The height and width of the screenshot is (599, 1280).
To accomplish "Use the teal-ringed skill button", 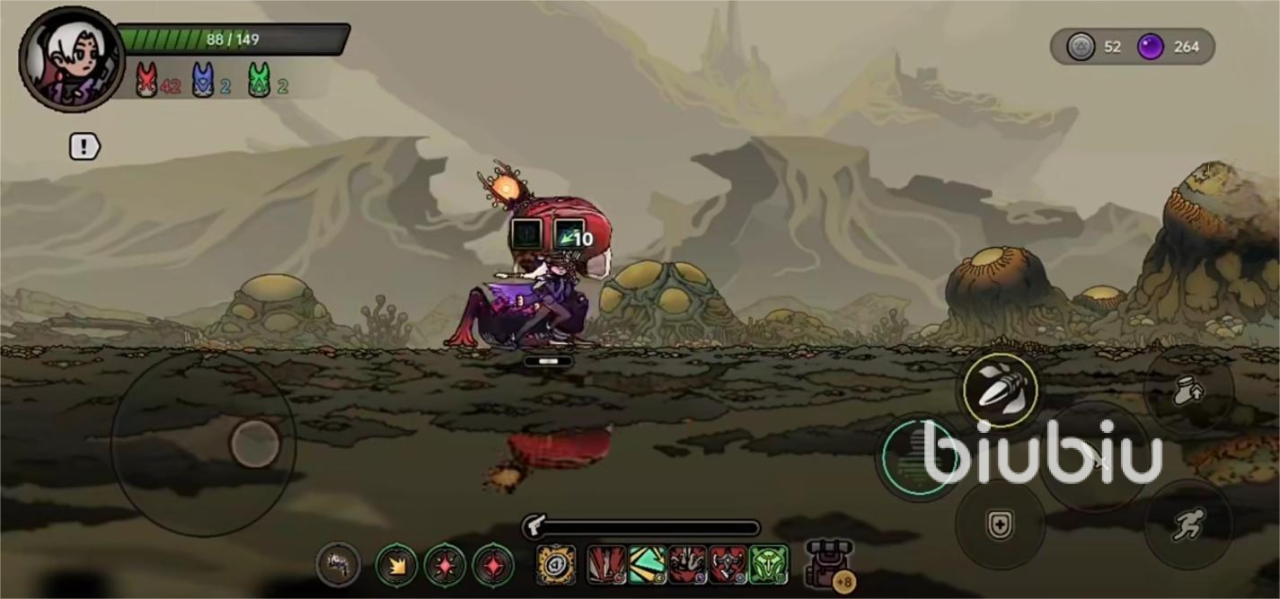I will point(917,458).
